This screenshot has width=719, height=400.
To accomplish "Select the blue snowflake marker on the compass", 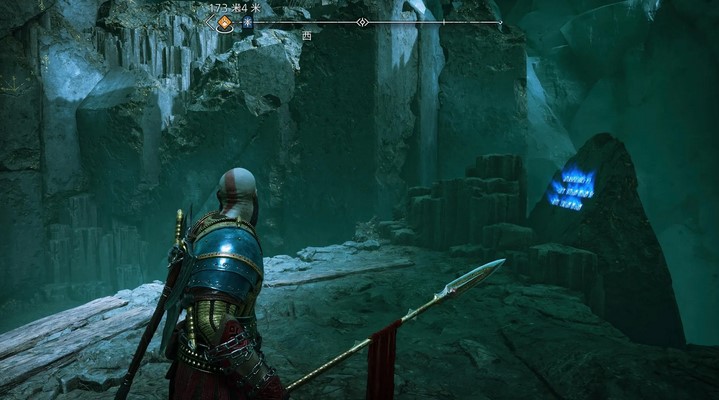I will coord(246,22).
